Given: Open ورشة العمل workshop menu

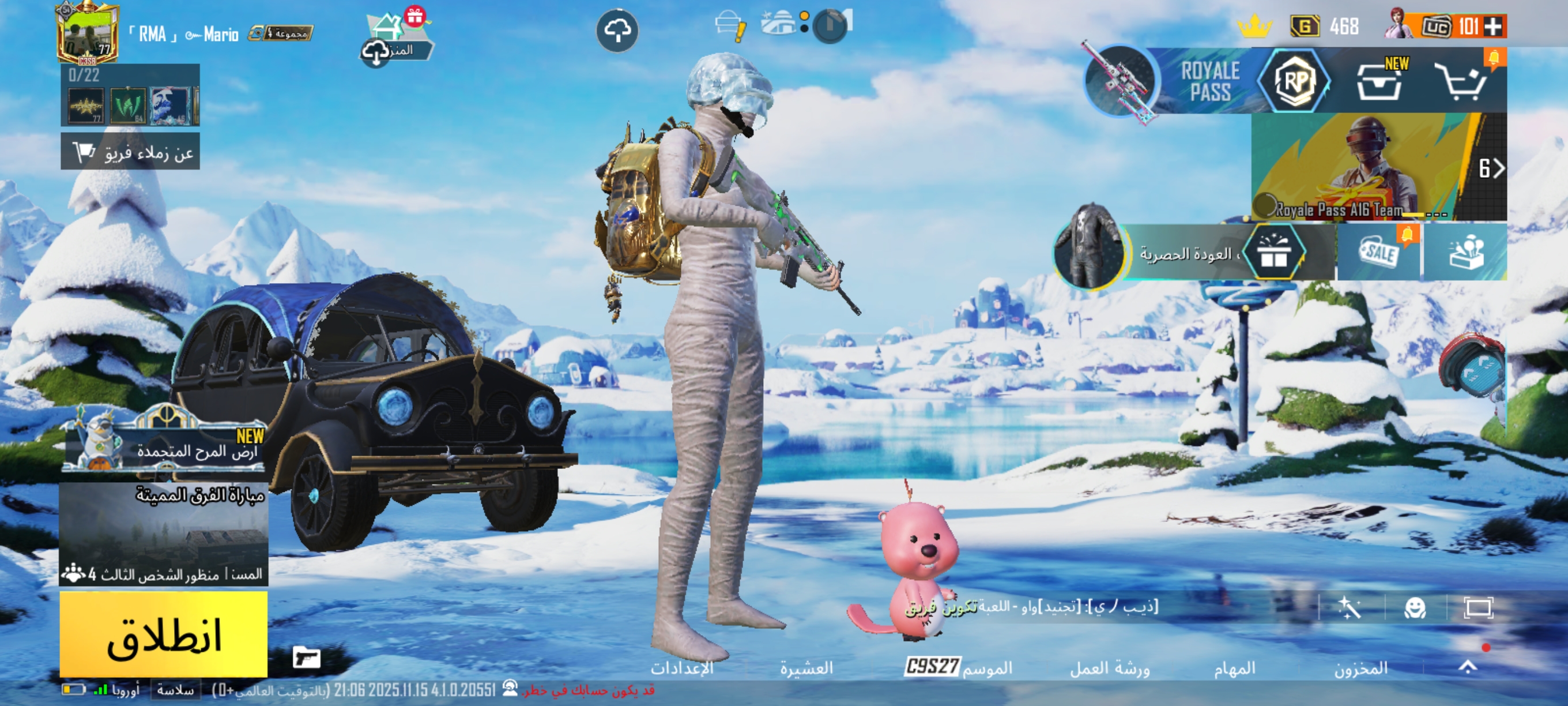Looking at the screenshot, I should pyautogui.click(x=1110, y=669).
